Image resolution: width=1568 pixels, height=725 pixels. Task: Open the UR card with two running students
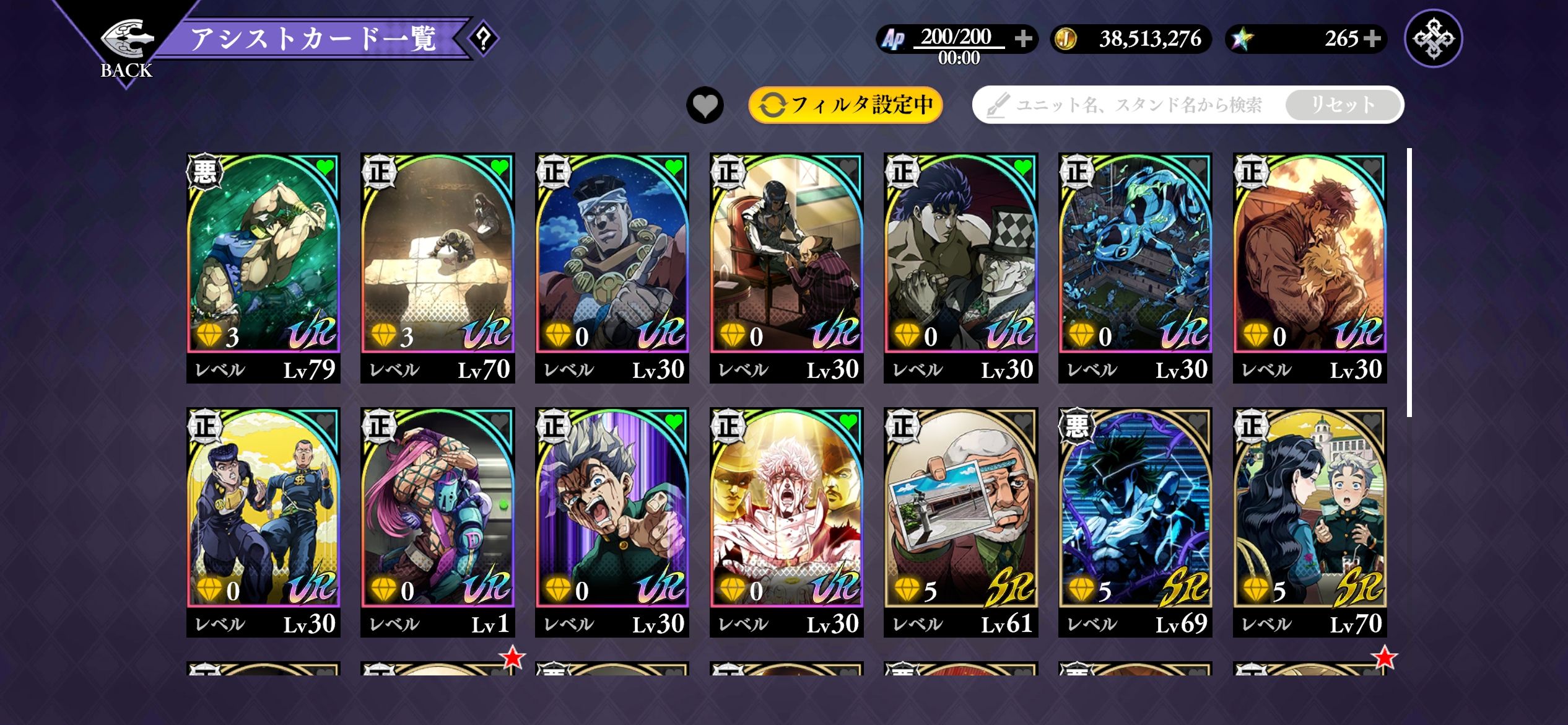click(x=263, y=521)
